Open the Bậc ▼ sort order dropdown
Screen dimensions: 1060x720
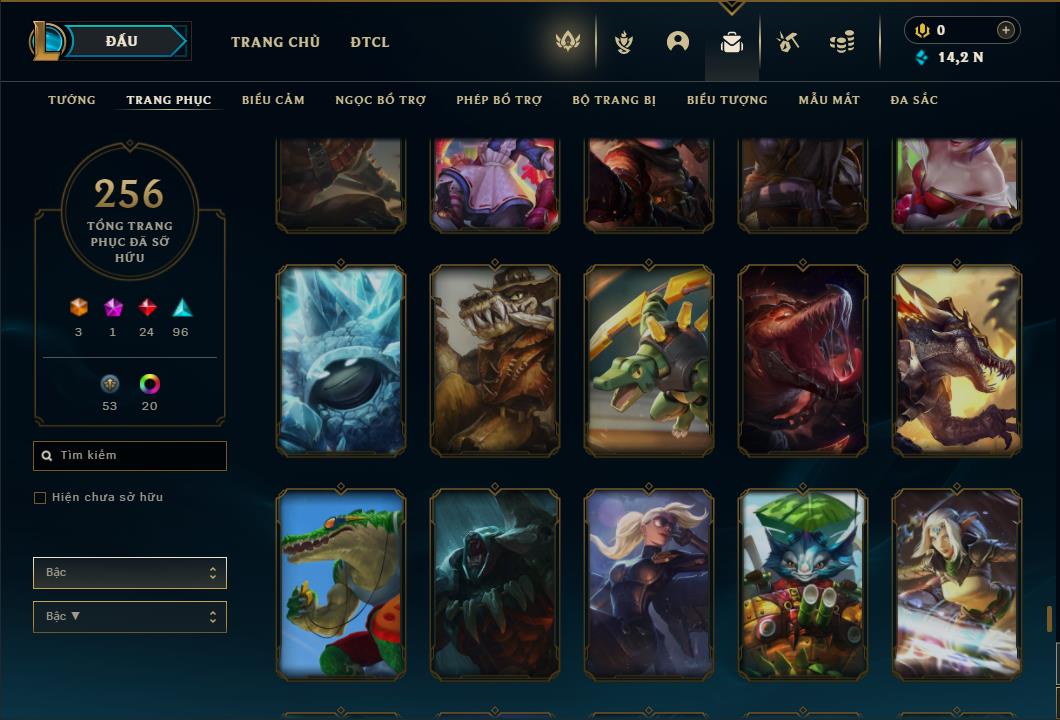(x=130, y=617)
